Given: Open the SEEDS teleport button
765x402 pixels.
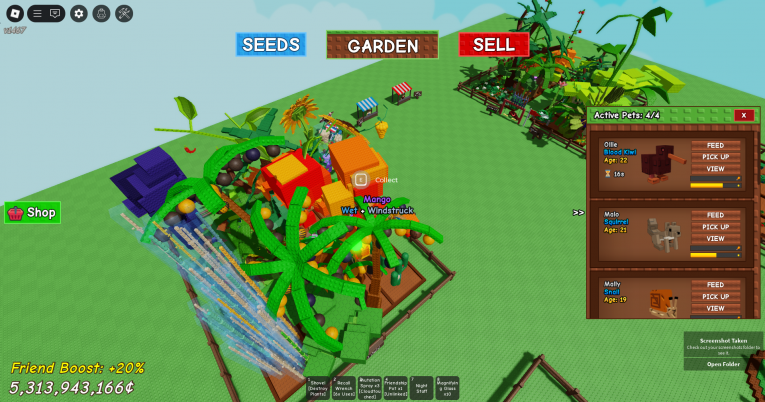Looking at the screenshot, I should pos(271,45).
